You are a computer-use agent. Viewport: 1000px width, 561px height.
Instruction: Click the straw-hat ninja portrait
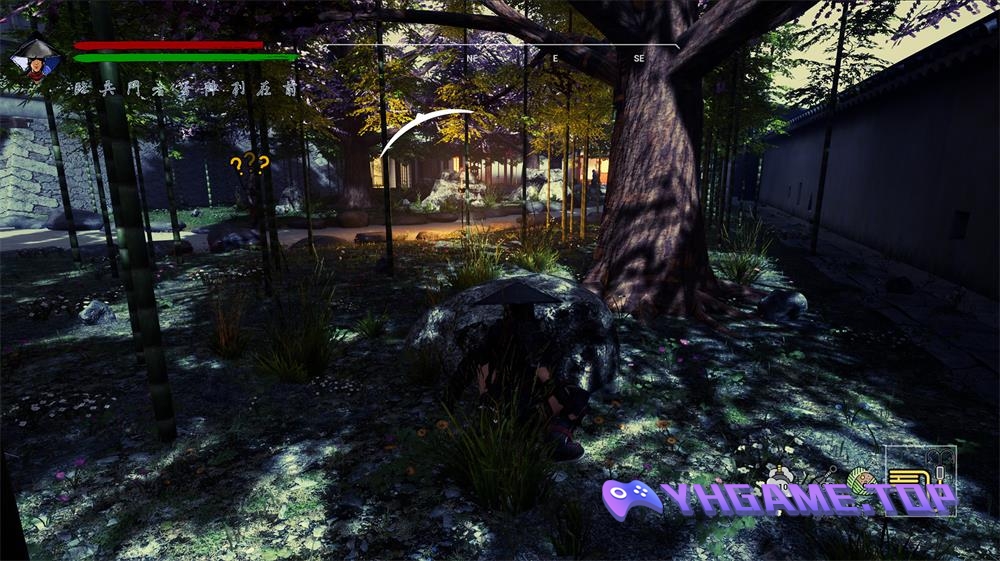pos(36,61)
